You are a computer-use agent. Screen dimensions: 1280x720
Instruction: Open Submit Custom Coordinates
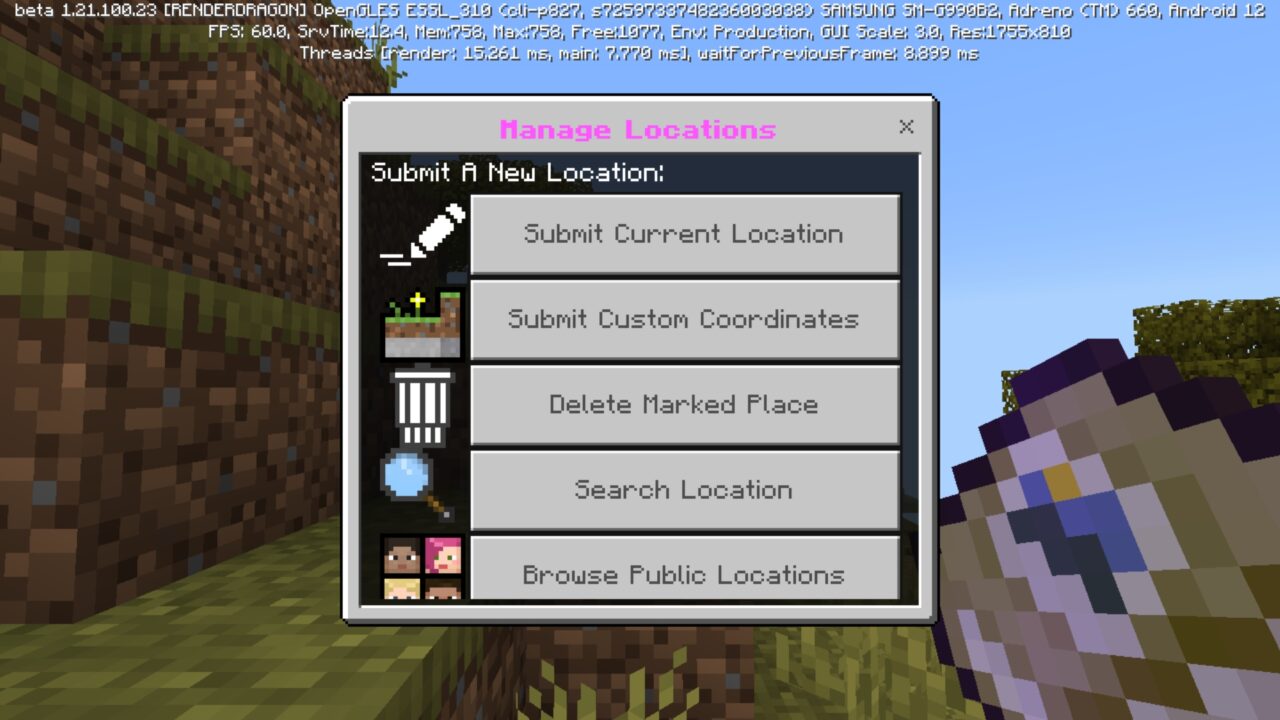pos(684,319)
